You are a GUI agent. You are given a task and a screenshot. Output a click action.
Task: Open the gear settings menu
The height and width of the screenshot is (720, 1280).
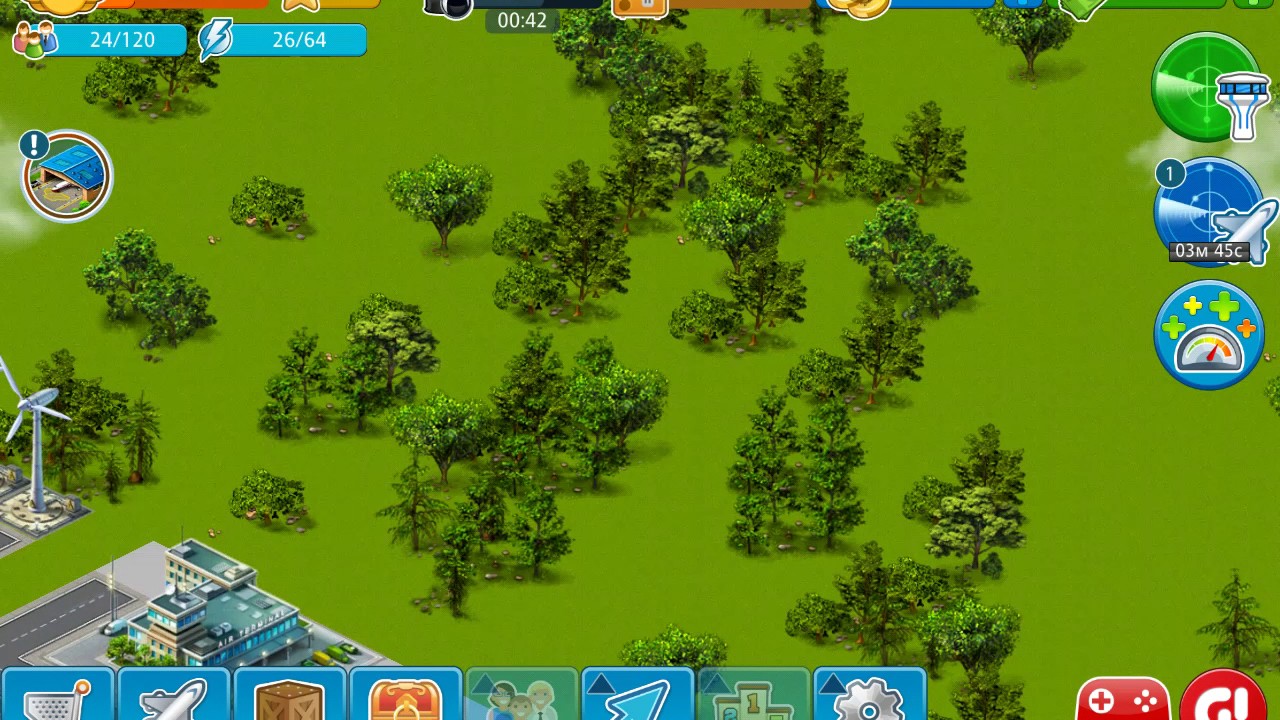pos(869,696)
